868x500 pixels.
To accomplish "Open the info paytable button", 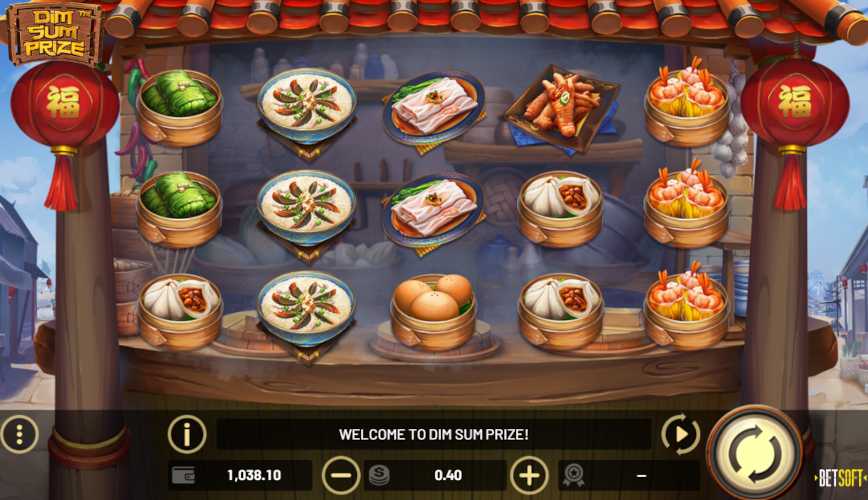I will (x=187, y=434).
